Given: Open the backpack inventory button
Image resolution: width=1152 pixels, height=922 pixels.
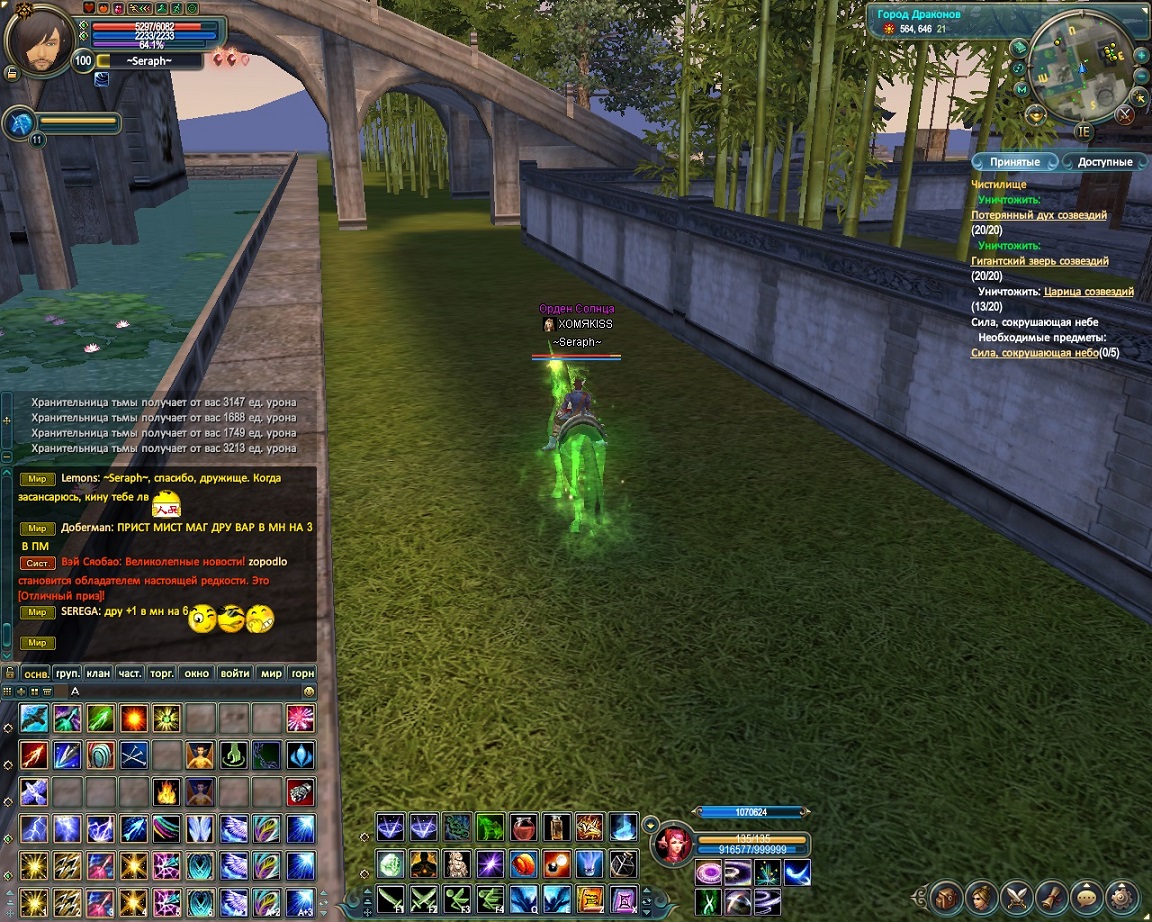Looking at the screenshot, I should click(946, 894).
